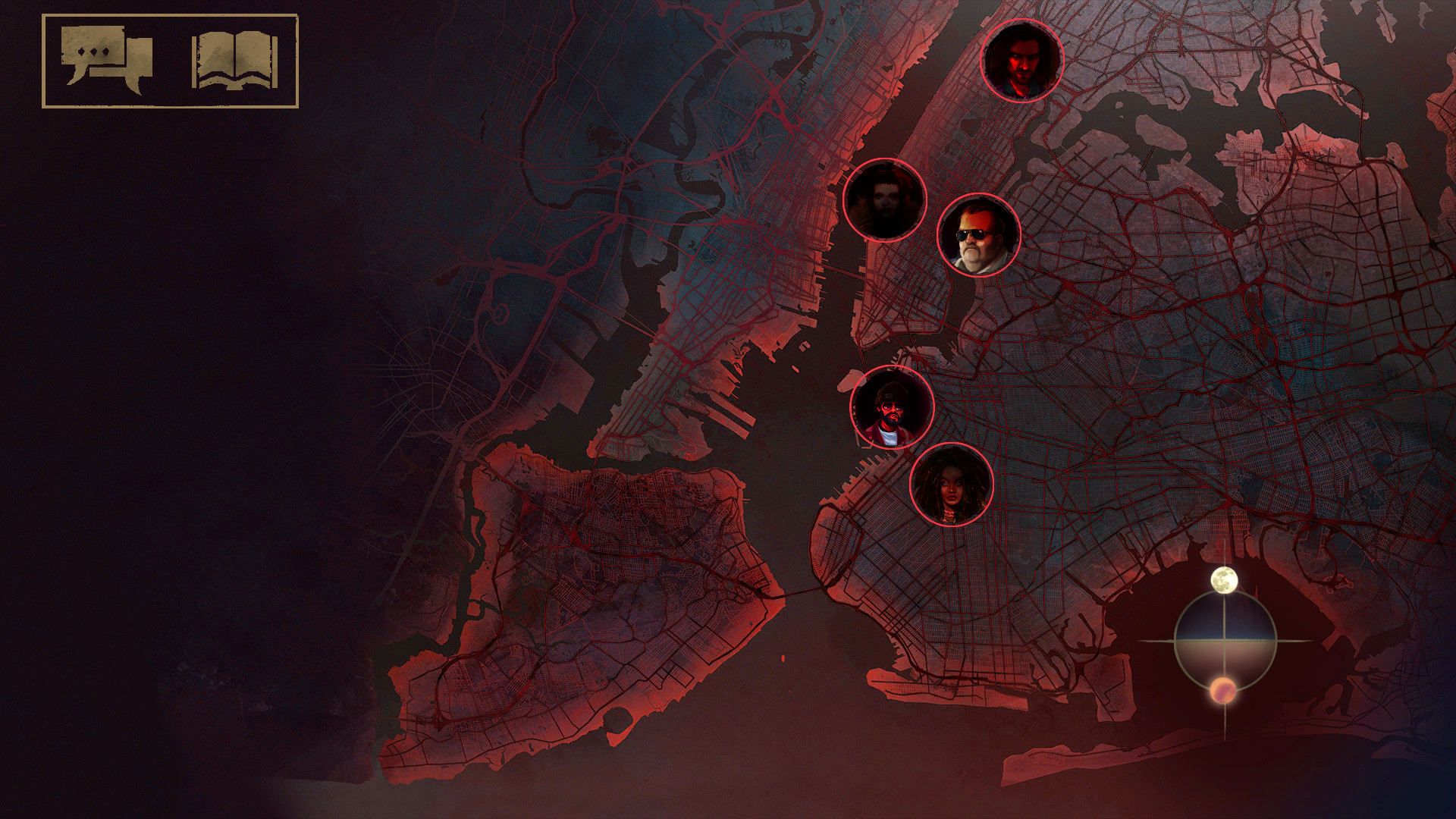The width and height of the screenshot is (1456, 819).
Task: Click the pale woman's circle to start encounter
Action: point(884,199)
